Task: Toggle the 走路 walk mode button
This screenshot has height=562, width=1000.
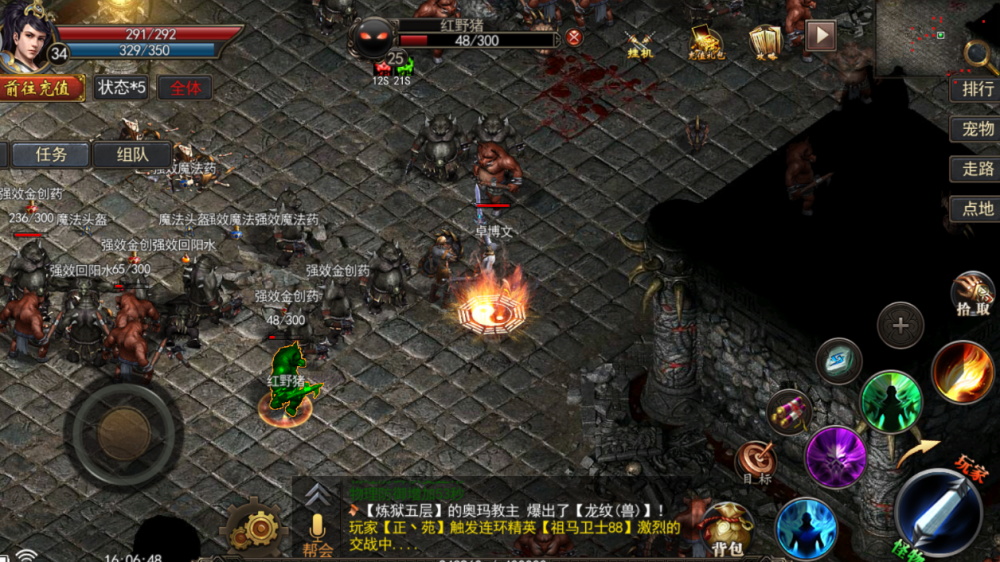Action: [977, 169]
